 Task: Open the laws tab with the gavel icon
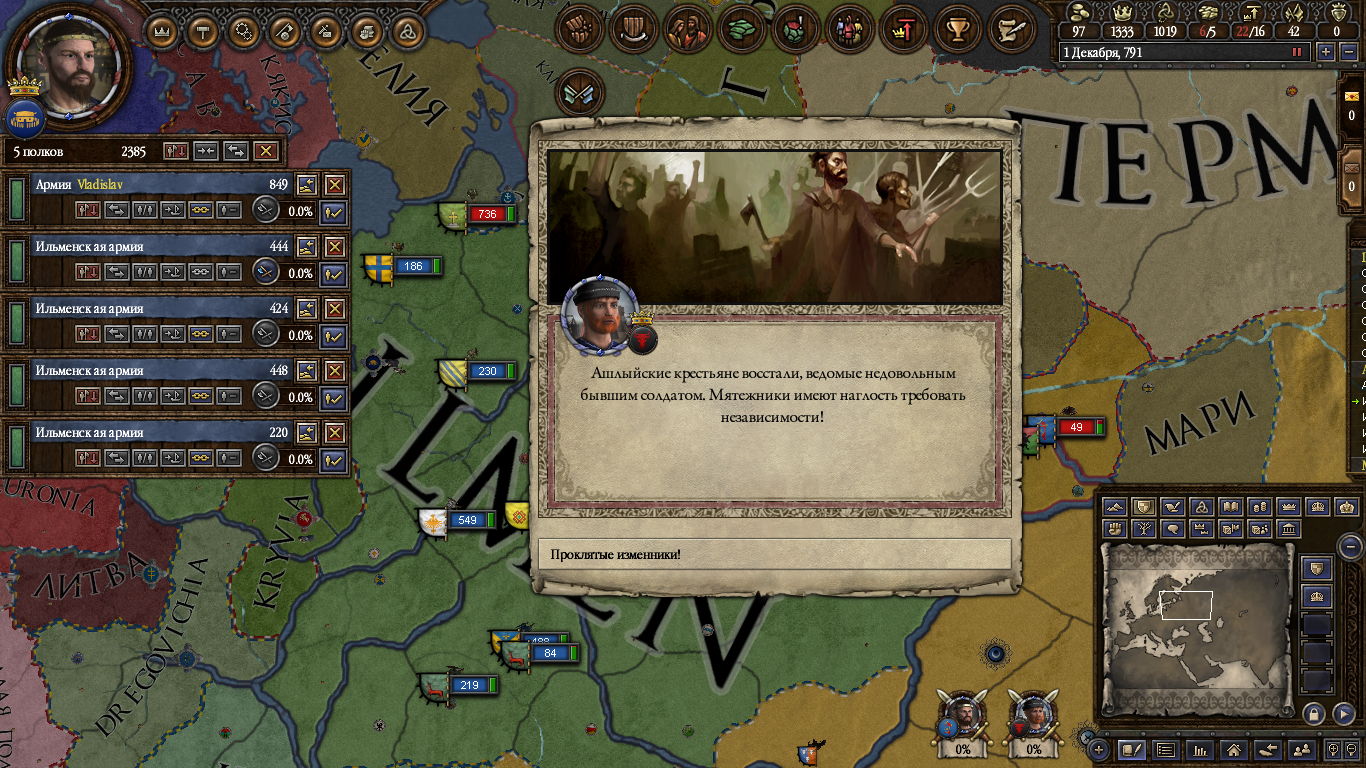(x=203, y=32)
